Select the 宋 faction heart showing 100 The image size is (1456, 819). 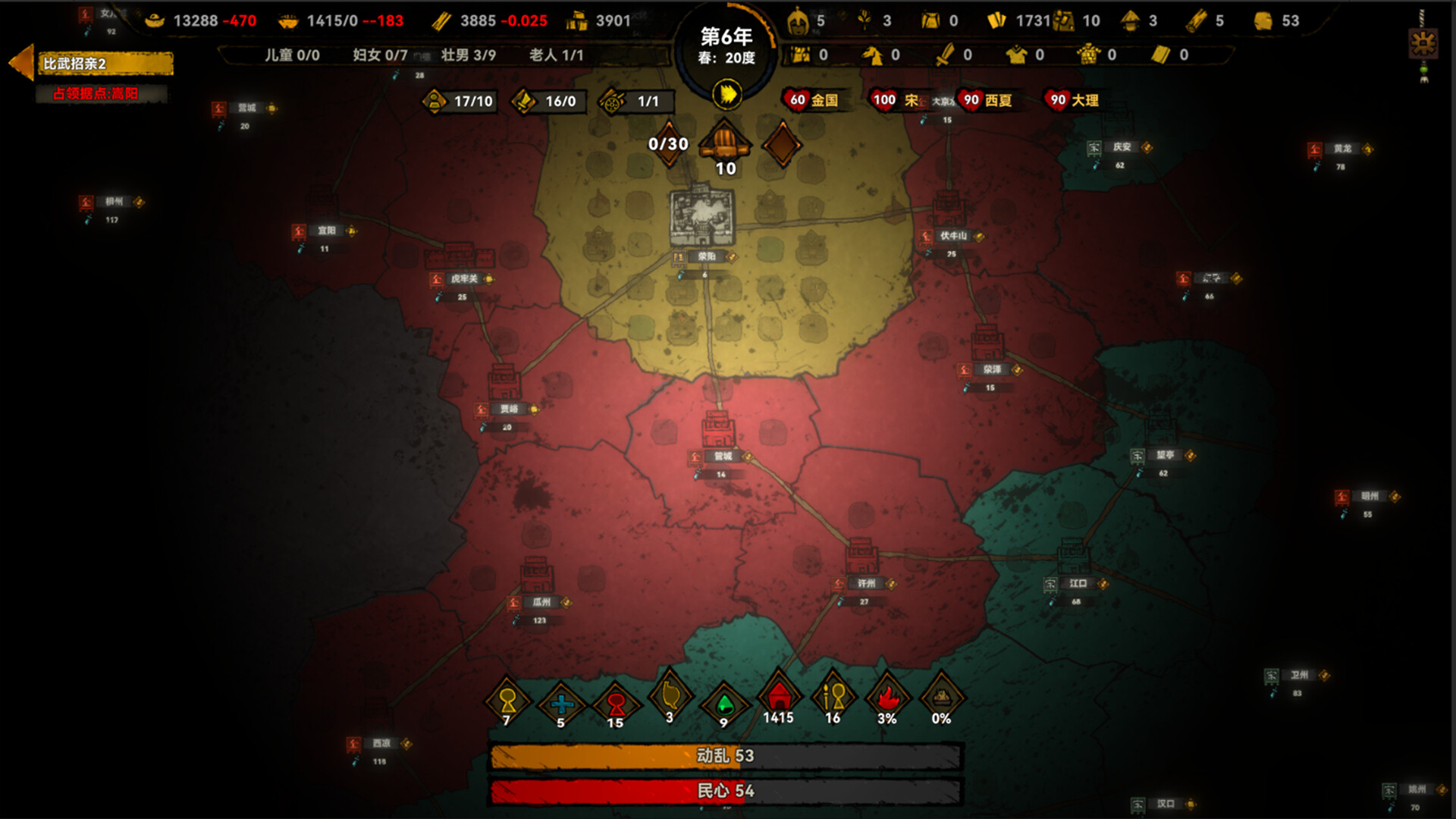coord(882,99)
